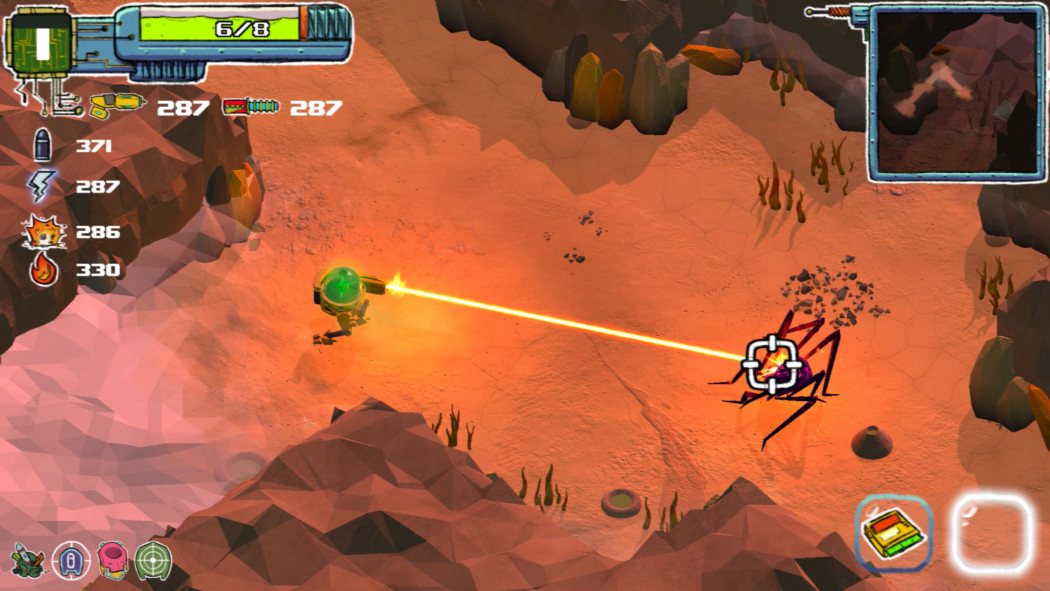The height and width of the screenshot is (591, 1050).
Task: Open the minimap in the corner
Action: (x=956, y=92)
